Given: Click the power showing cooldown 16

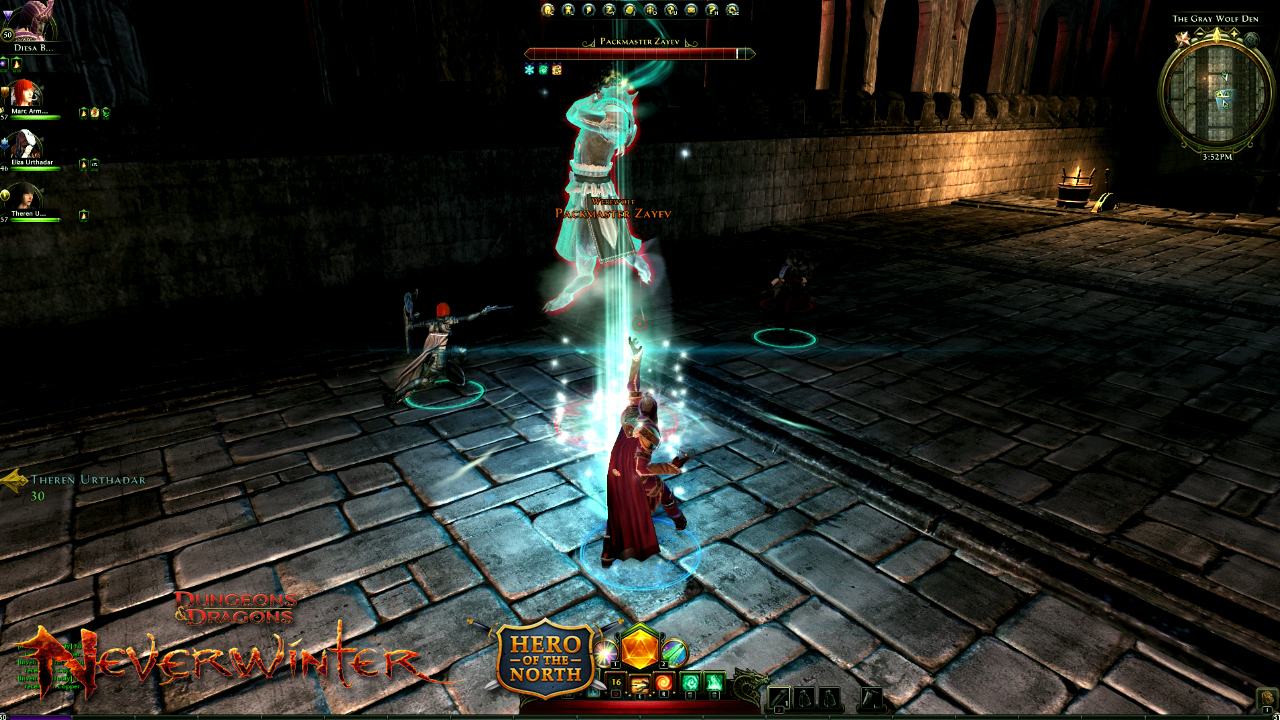Looking at the screenshot, I should tap(616, 684).
